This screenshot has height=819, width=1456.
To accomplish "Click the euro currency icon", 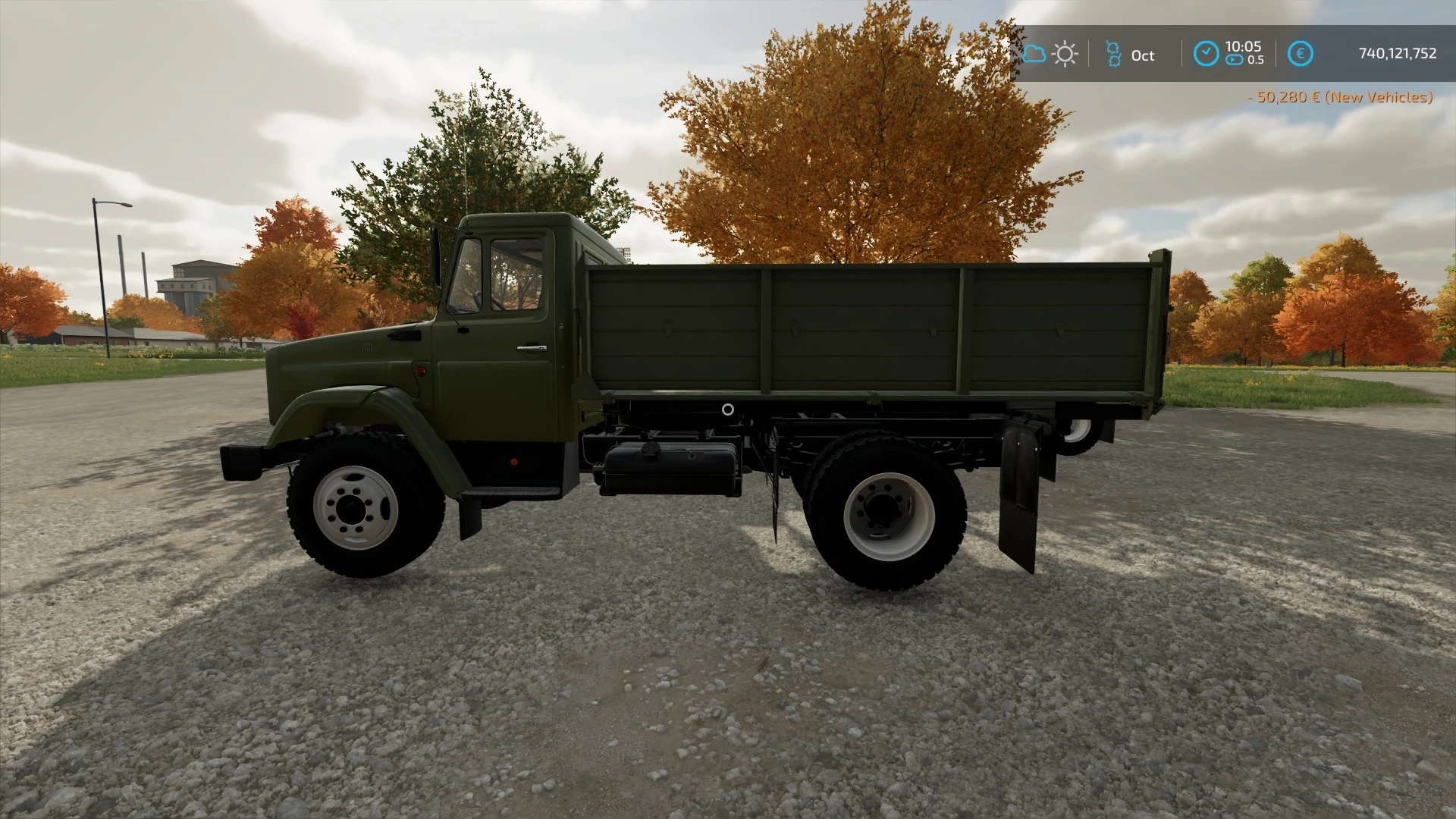I will click(x=1300, y=53).
